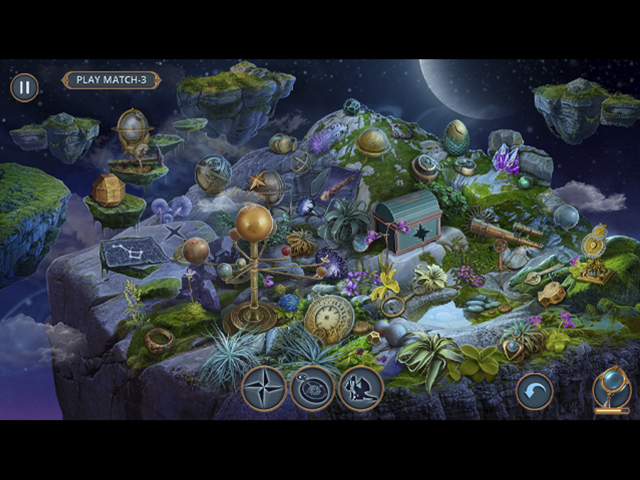Select the round compass silhouette icon

(312, 388)
